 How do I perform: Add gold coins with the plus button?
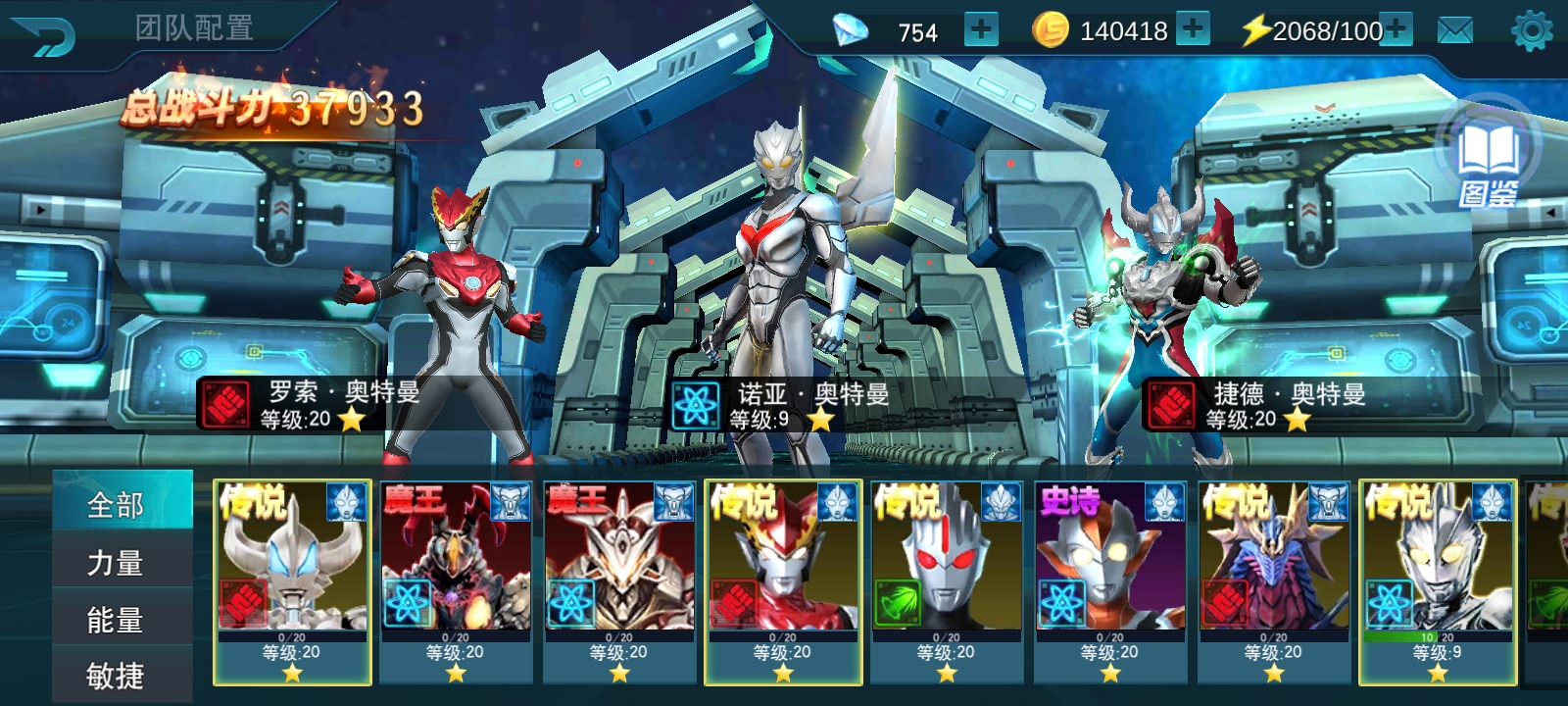tap(1192, 29)
